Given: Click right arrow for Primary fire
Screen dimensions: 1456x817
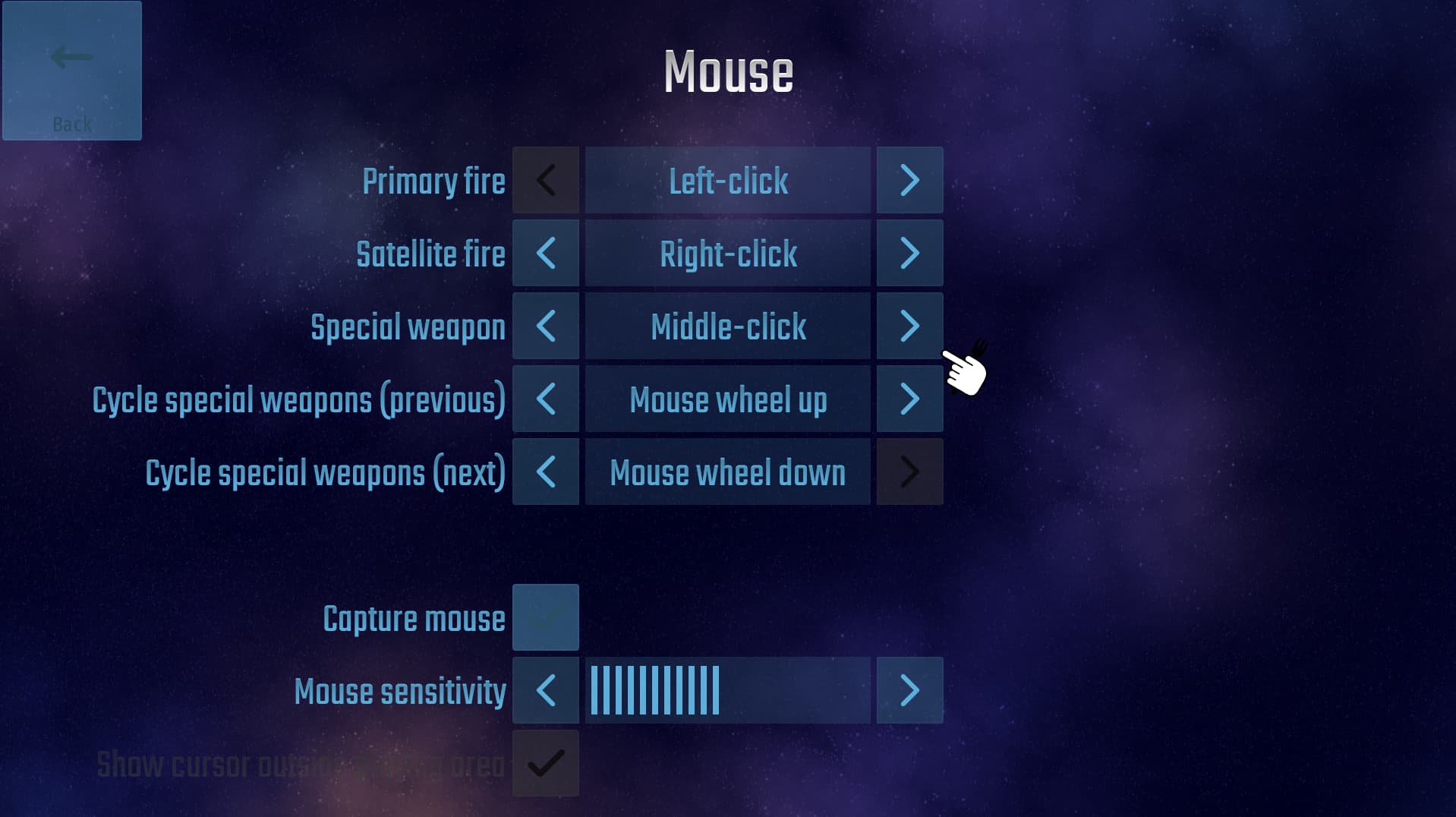Looking at the screenshot, I should tap(909, 180).
